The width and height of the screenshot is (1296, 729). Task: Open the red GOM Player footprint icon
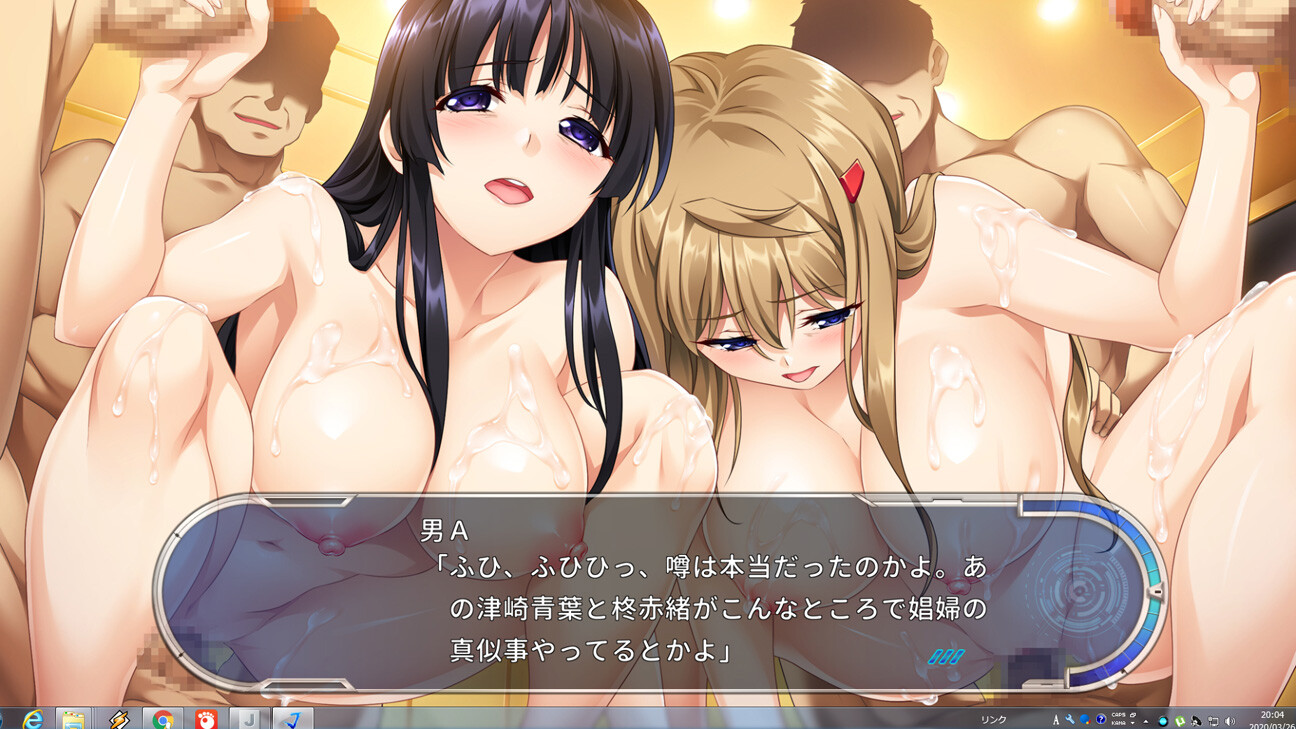point(206,719)
